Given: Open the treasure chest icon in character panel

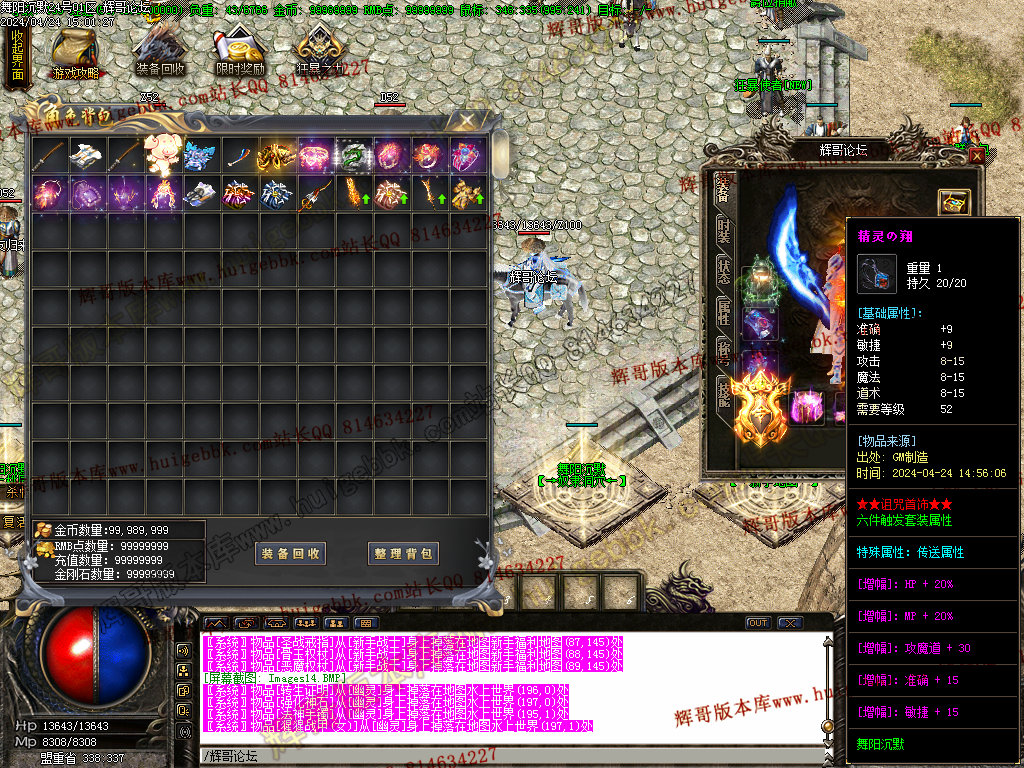Looking at the screenshot, I should point(954,201).
